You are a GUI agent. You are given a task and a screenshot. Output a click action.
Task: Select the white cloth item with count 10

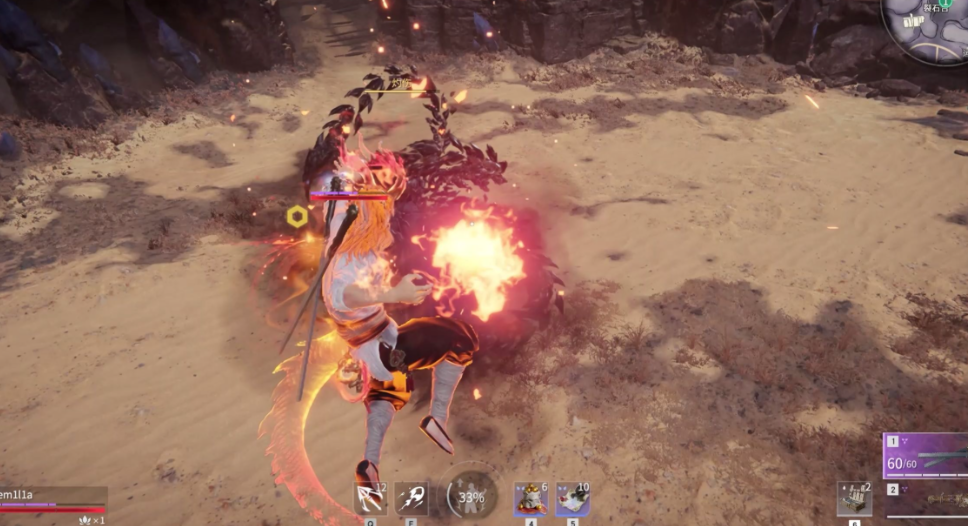click(572, 497)
